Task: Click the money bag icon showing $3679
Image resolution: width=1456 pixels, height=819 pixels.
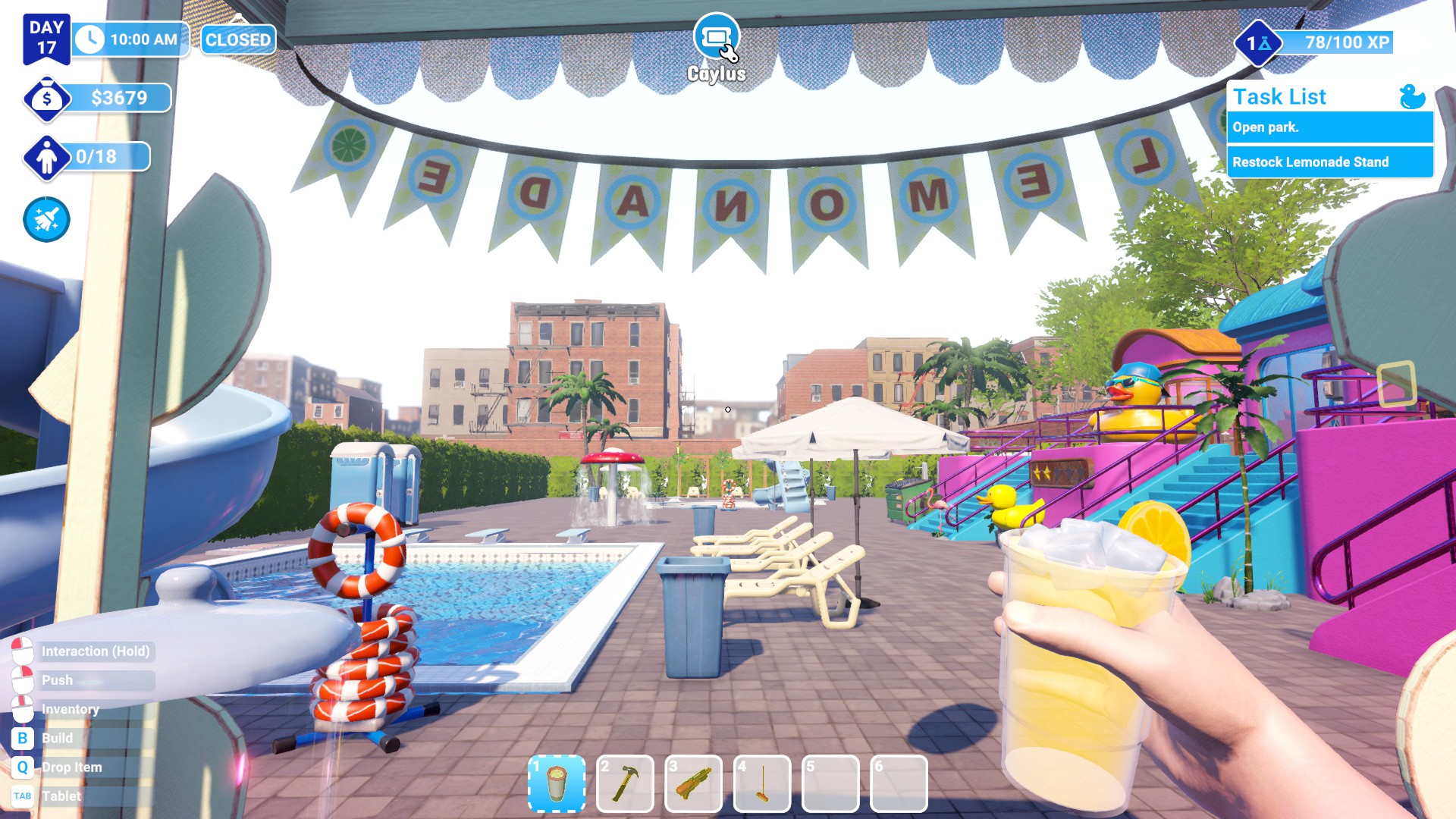Action: [x=47, y=98]
